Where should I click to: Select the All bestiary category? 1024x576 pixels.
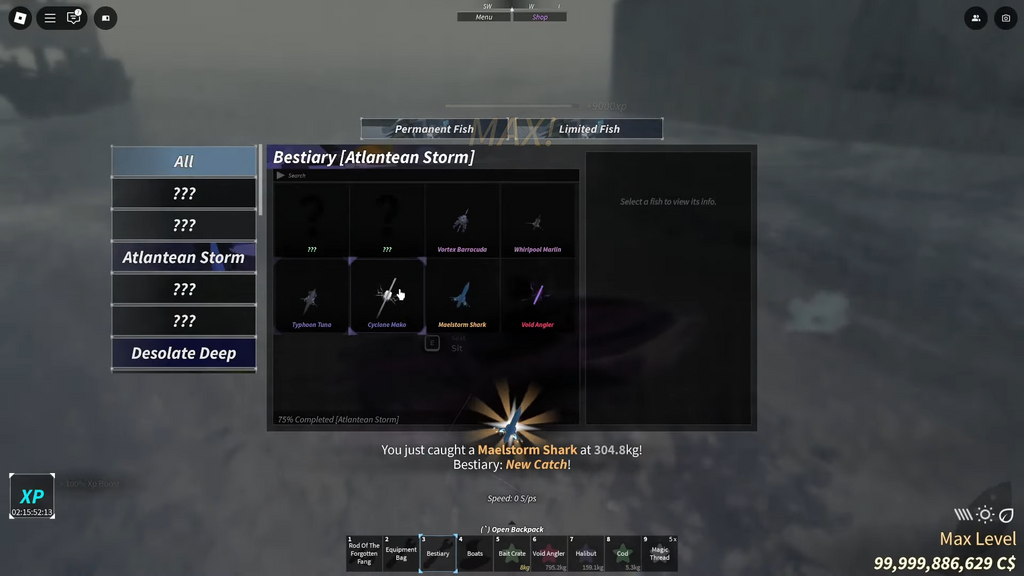pos(184,161)
